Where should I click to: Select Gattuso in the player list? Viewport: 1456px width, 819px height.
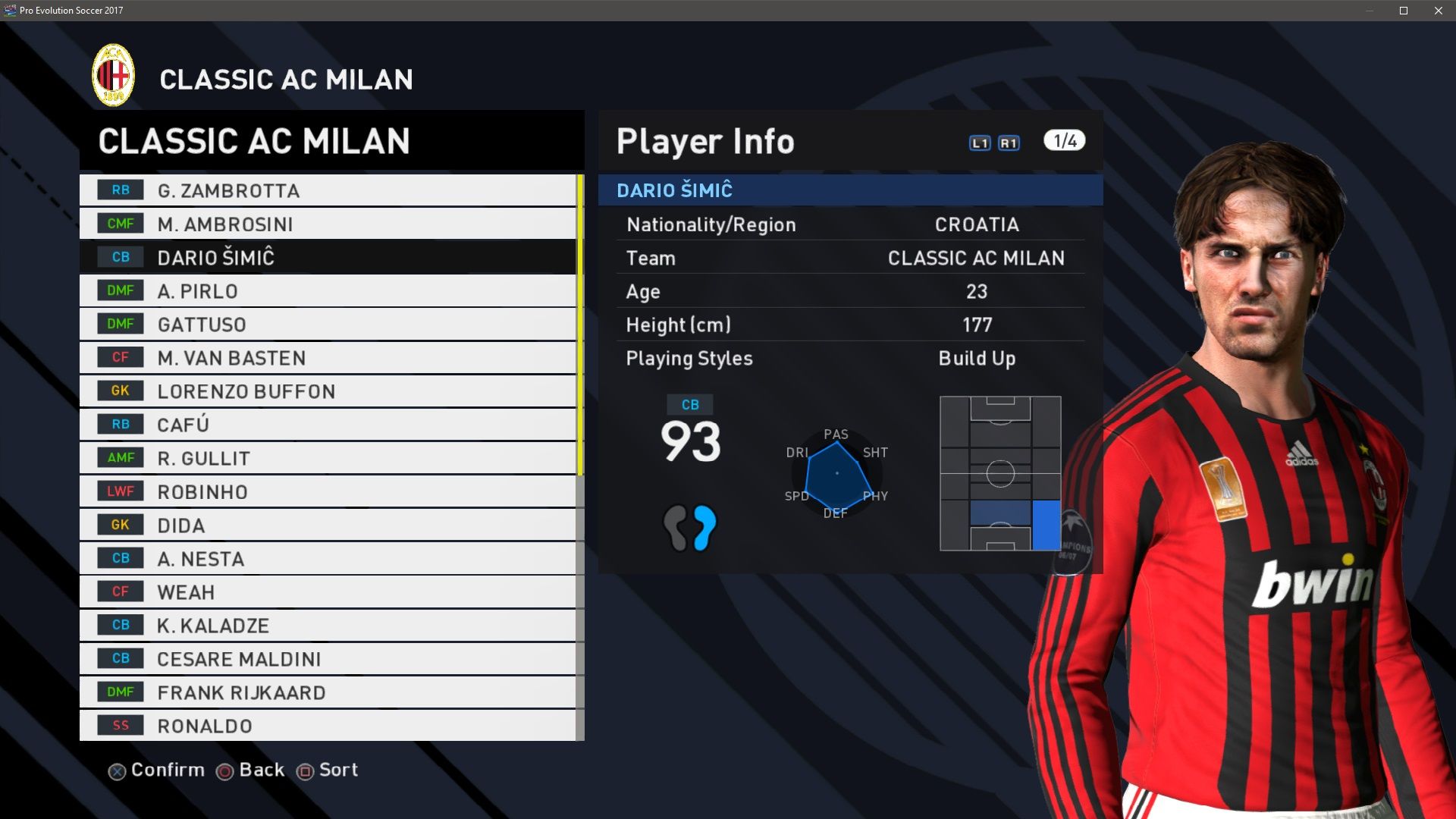pyautogui.click(x=327, y=324)
